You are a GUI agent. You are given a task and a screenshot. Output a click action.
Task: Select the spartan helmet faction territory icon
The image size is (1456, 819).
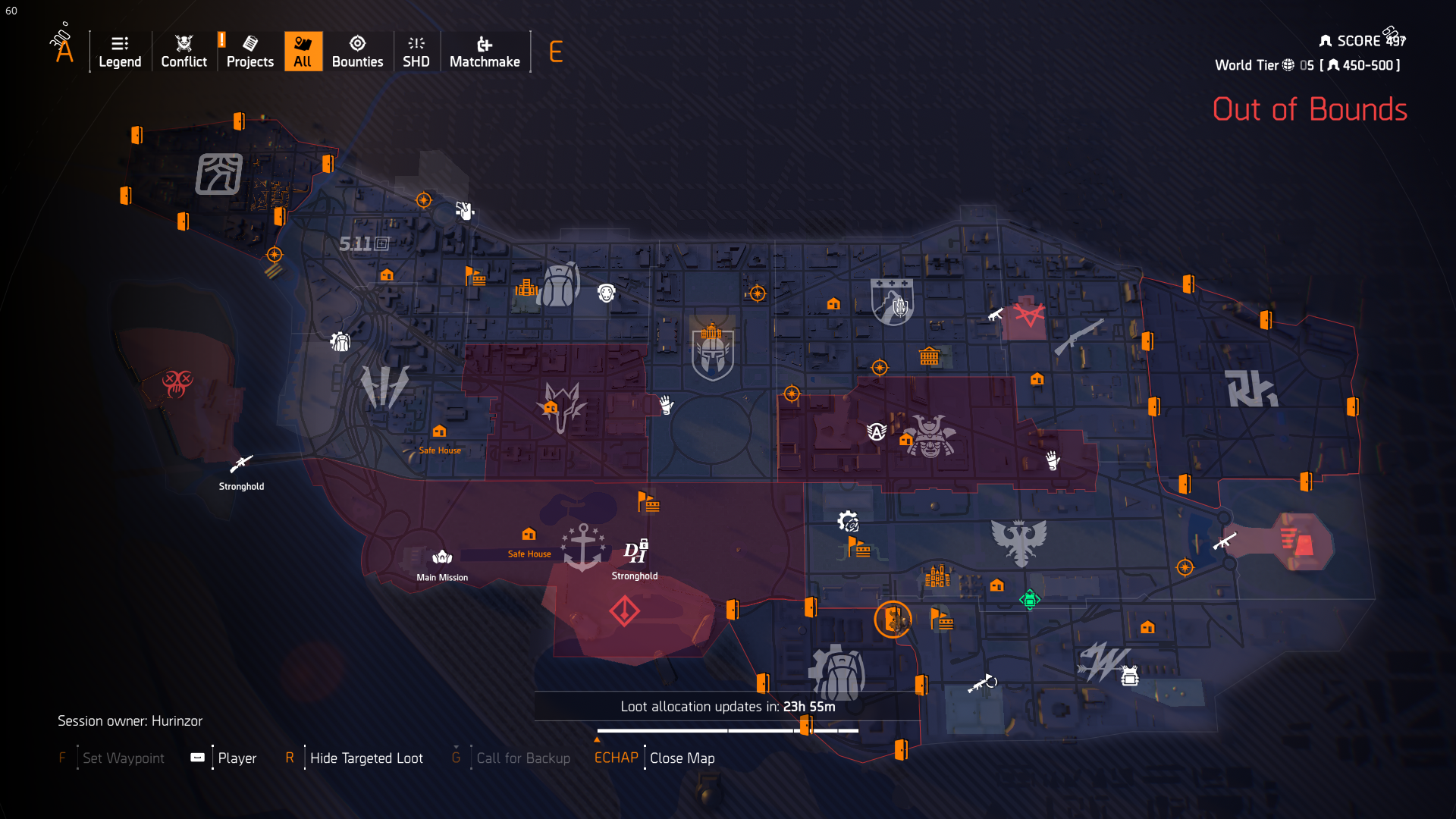point(711,355)
